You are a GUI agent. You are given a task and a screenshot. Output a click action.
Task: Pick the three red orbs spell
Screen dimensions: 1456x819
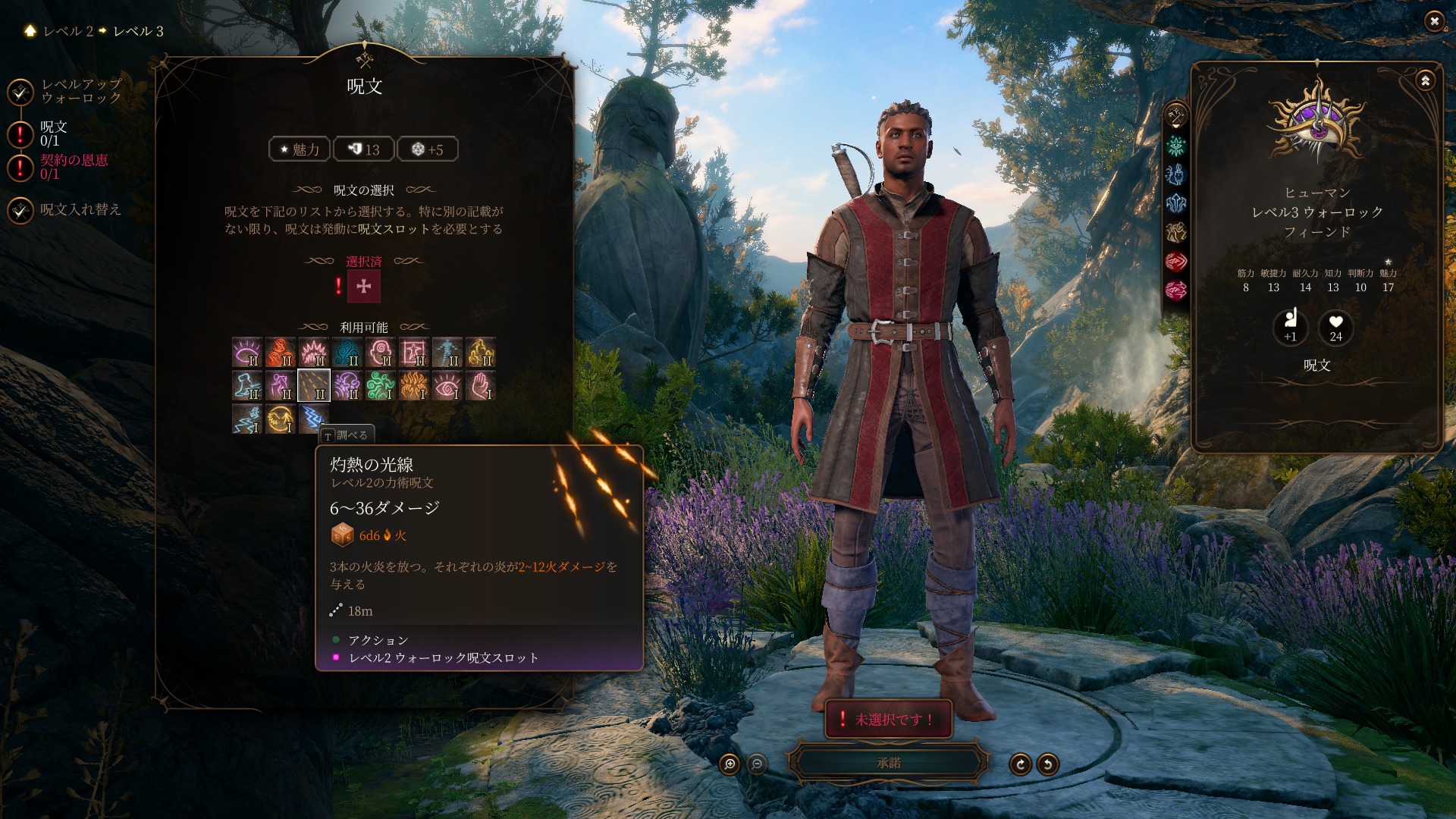[x=280, y=352]
